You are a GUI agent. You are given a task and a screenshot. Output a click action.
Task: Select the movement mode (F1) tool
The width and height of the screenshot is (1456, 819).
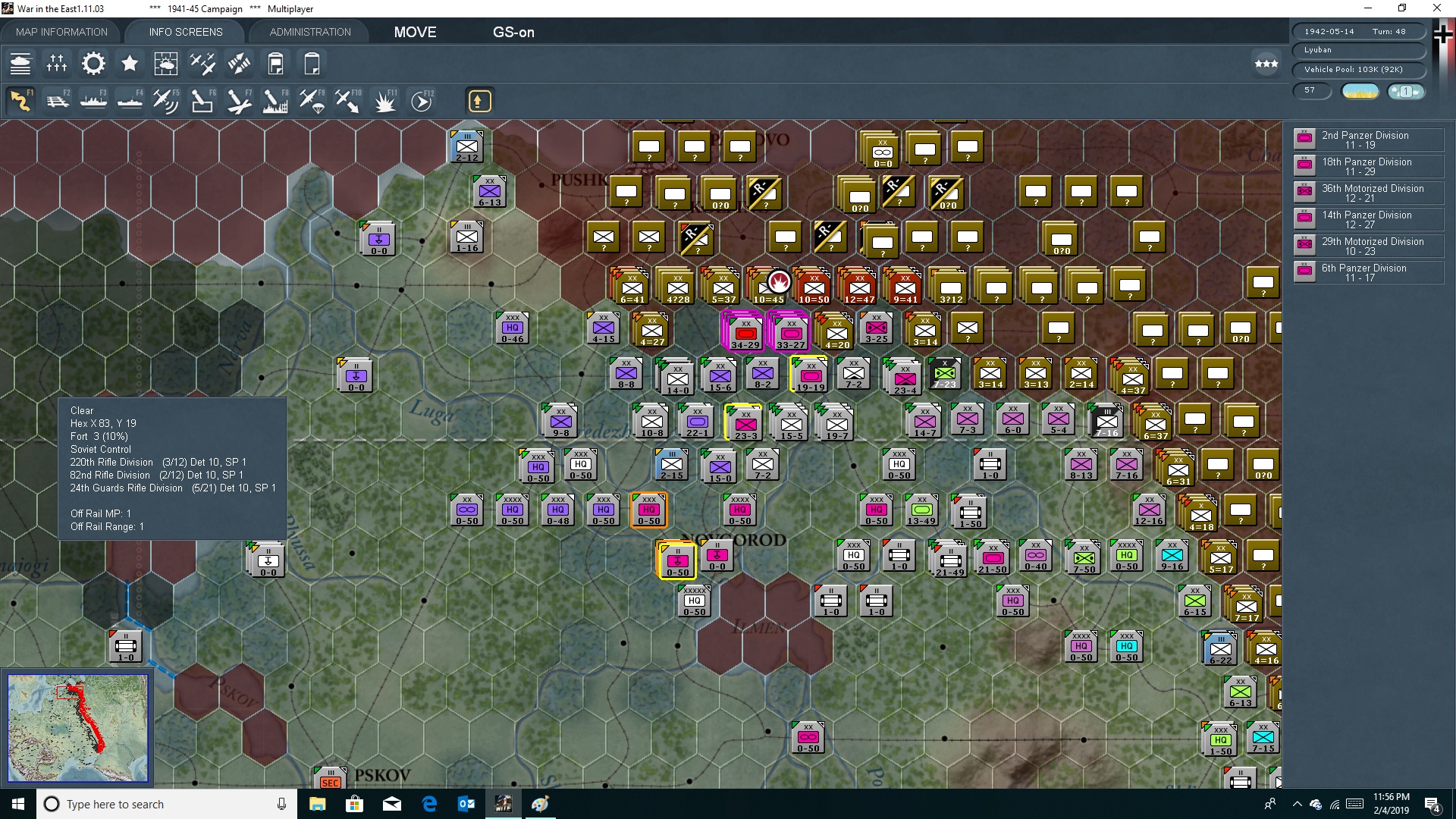tap(20, 100)
